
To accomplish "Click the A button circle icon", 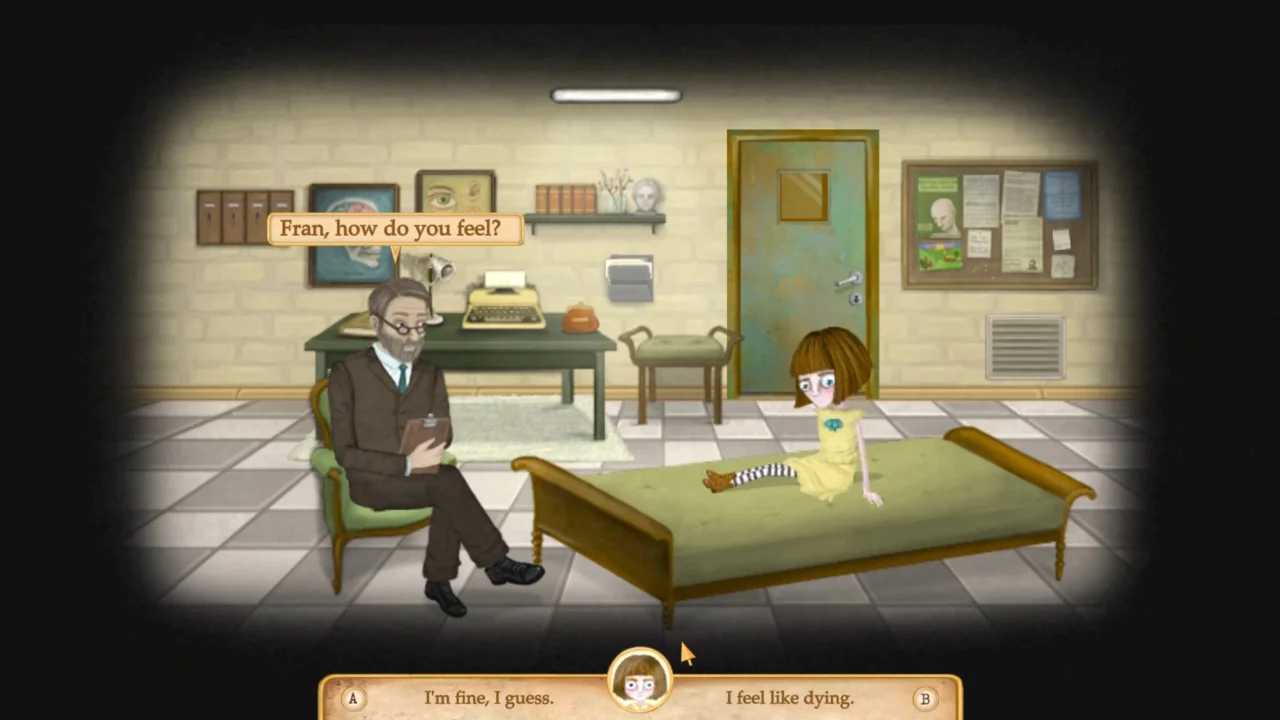I will (x=352, y=698).
